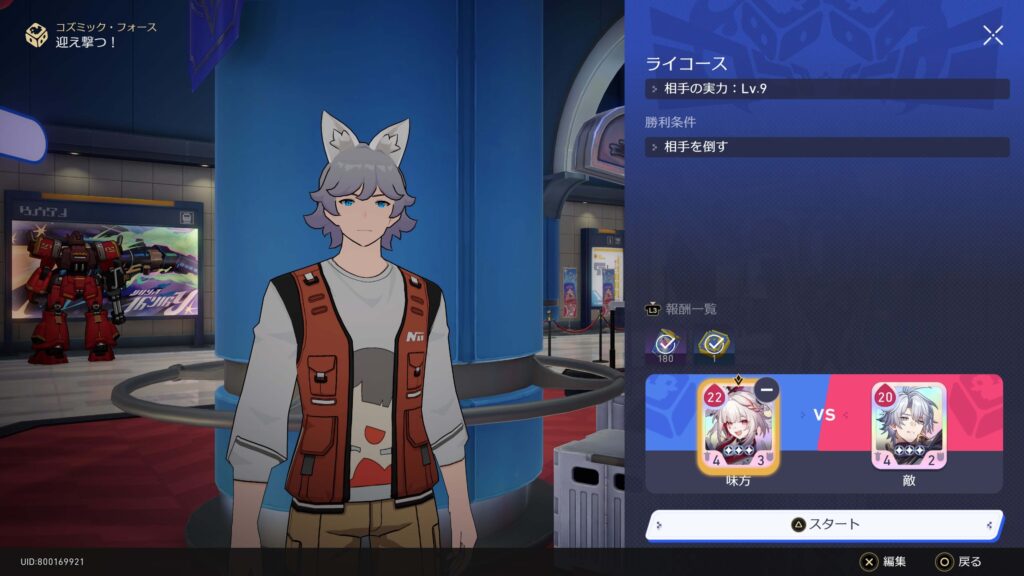1024x576 pixels.
Task: Start the battle with スタート button
Action: (x=825, y=524)
